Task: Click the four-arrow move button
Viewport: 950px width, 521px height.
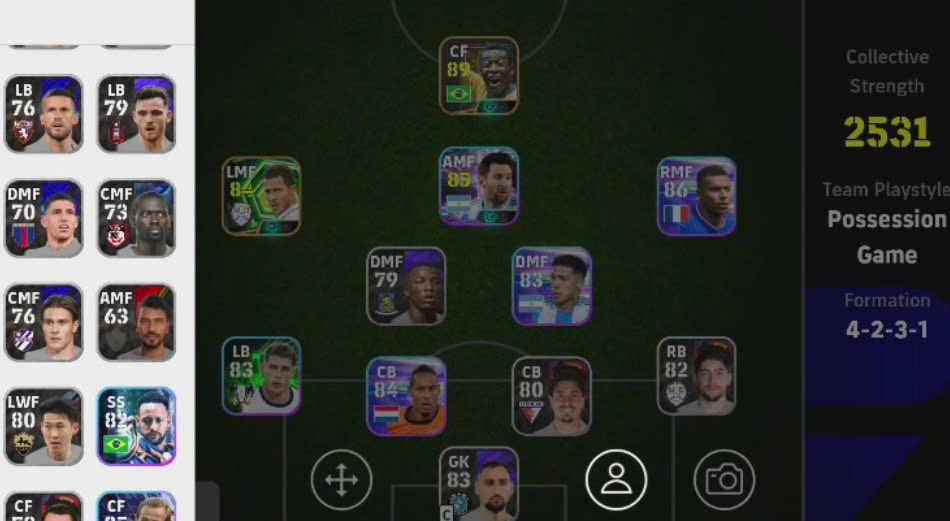Action: 341,480
